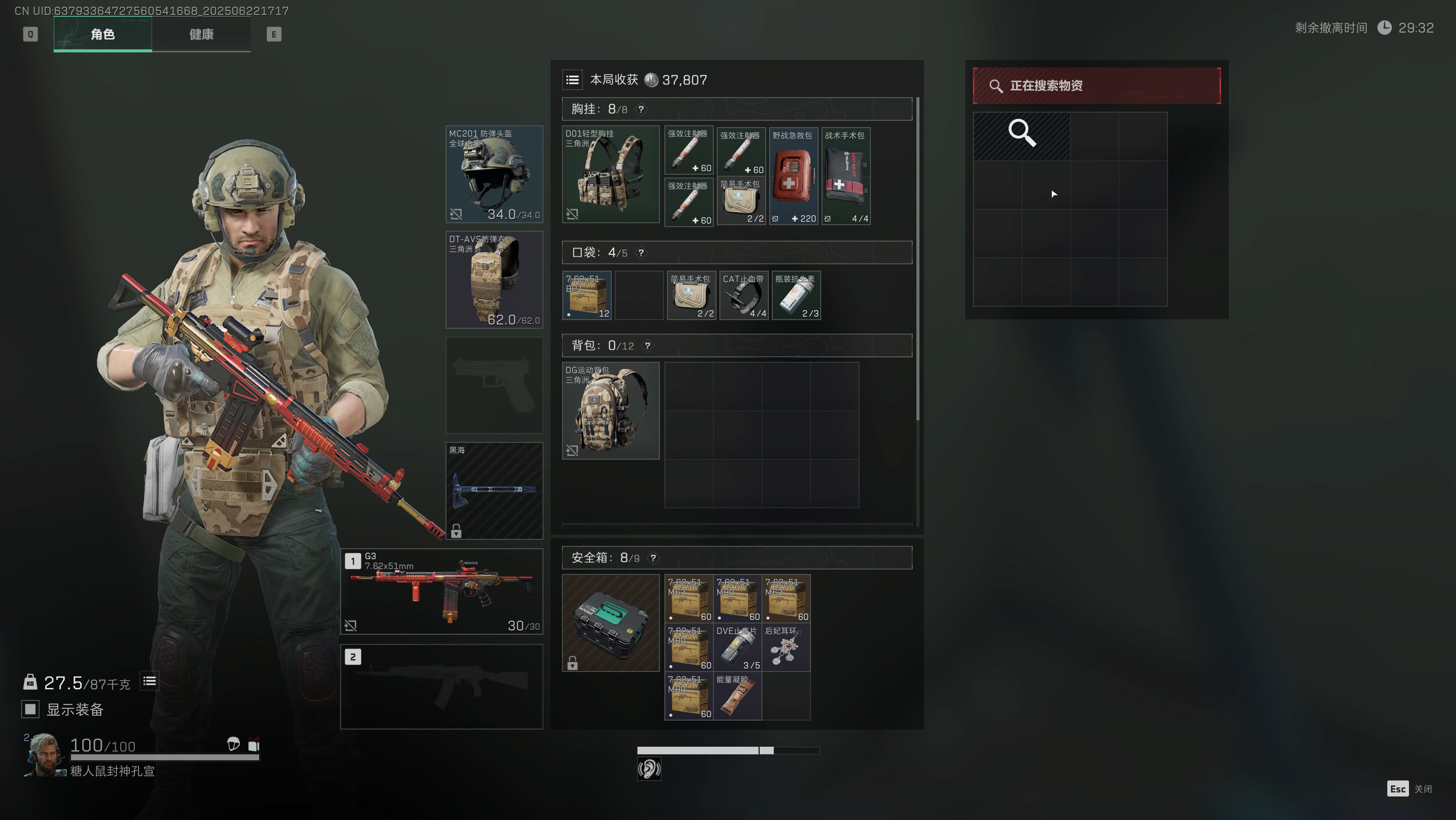This screenshot has width=1456, height=820.
Task: Select the DT-AVS防弹衣 armor slot
Action: pos(494,279)
